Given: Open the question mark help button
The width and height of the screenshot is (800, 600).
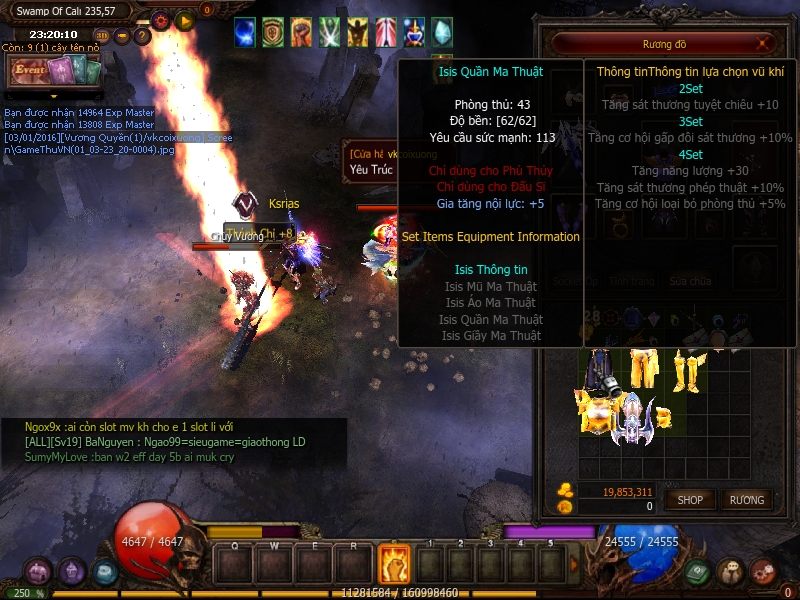Looking at the screenshot, I should pos(142,36).
